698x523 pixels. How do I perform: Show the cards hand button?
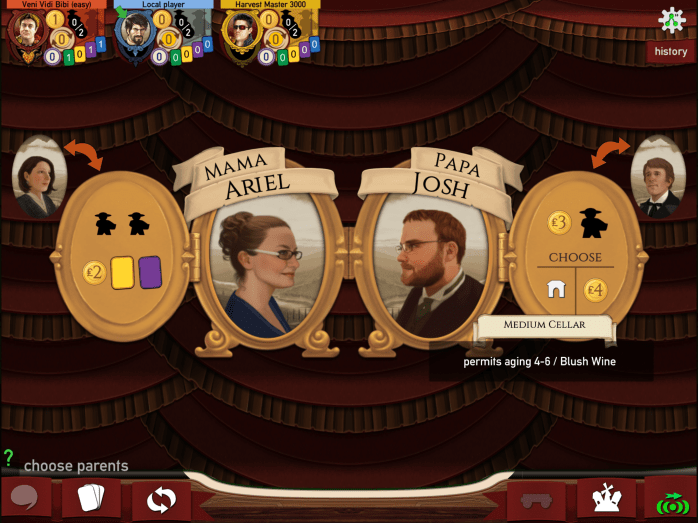(x=92, y=497)
